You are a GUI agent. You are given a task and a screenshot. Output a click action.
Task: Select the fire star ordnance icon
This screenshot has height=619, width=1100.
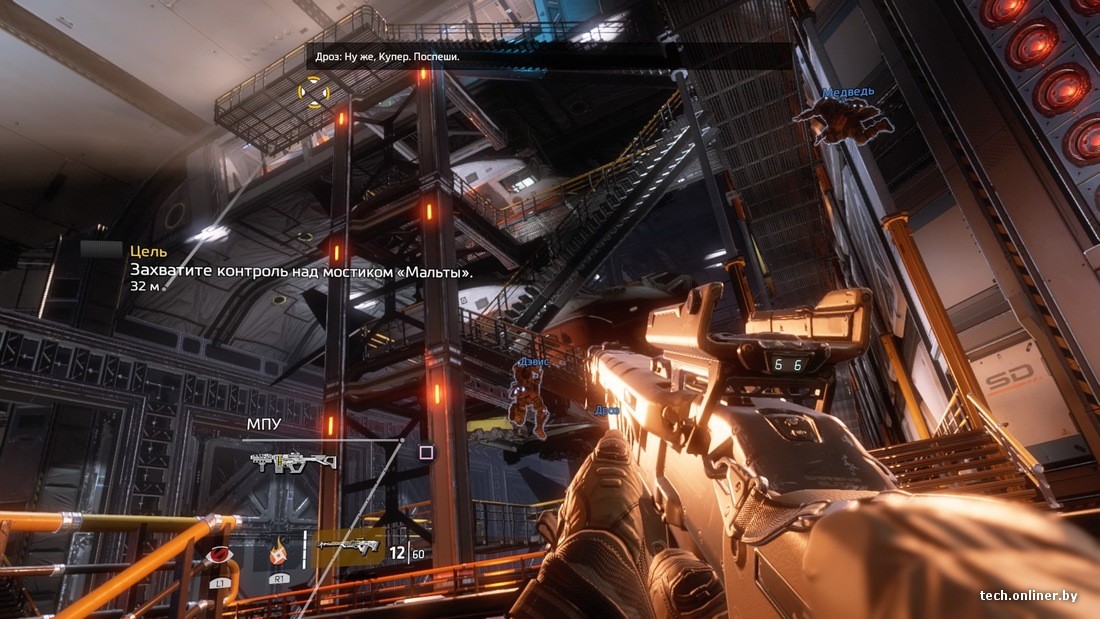[x=279, y=549]
